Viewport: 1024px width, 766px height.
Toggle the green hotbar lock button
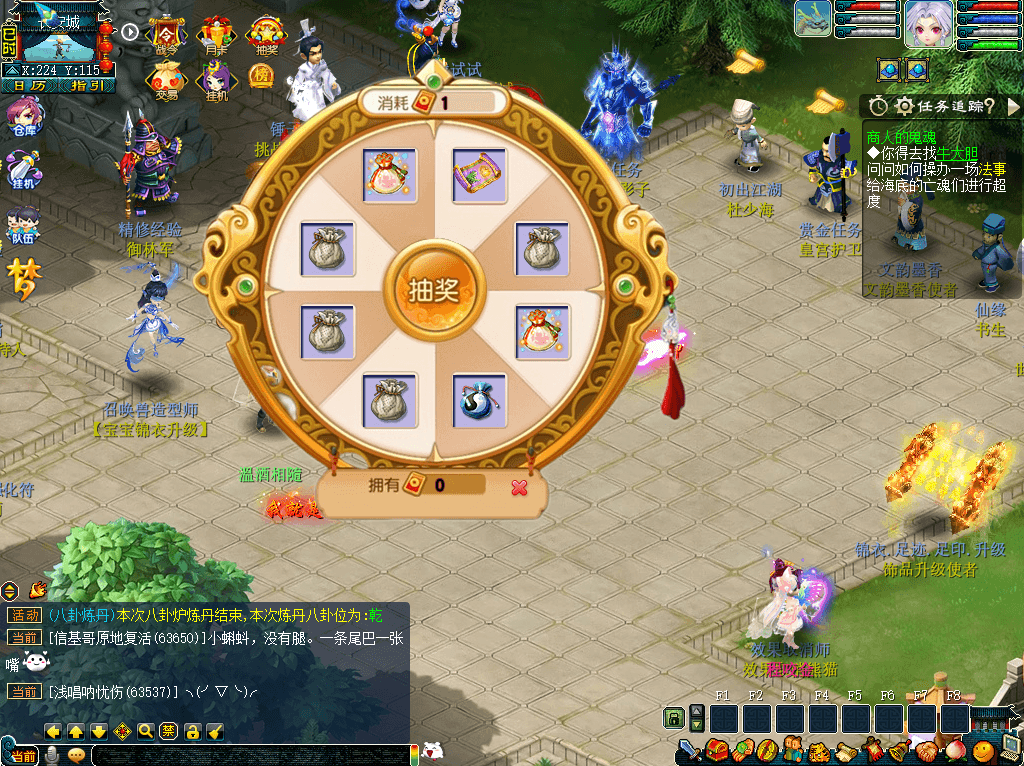[675, 718]
